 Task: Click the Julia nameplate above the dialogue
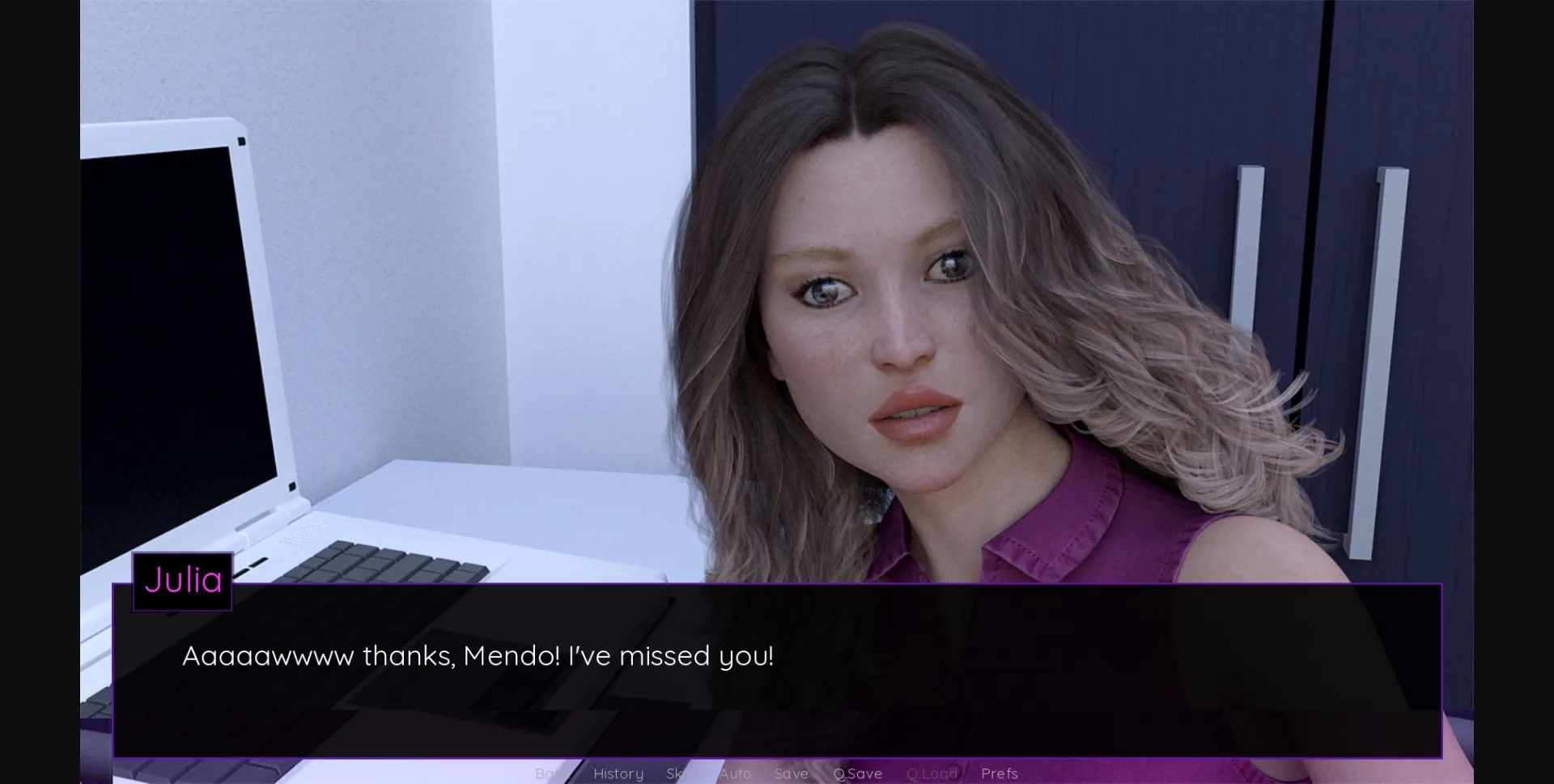pos(182,580)
